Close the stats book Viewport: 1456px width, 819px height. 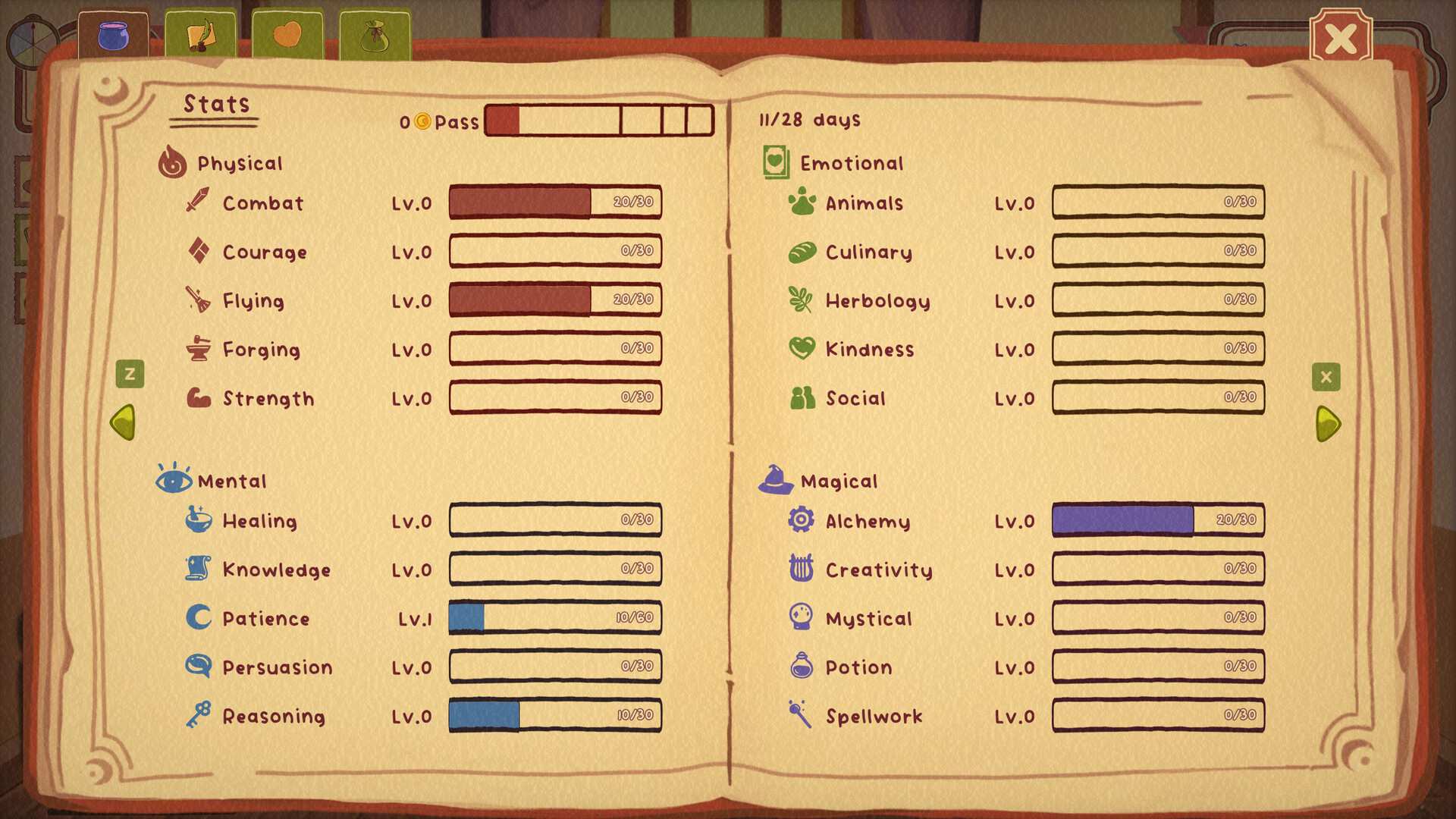point(1340,38)
